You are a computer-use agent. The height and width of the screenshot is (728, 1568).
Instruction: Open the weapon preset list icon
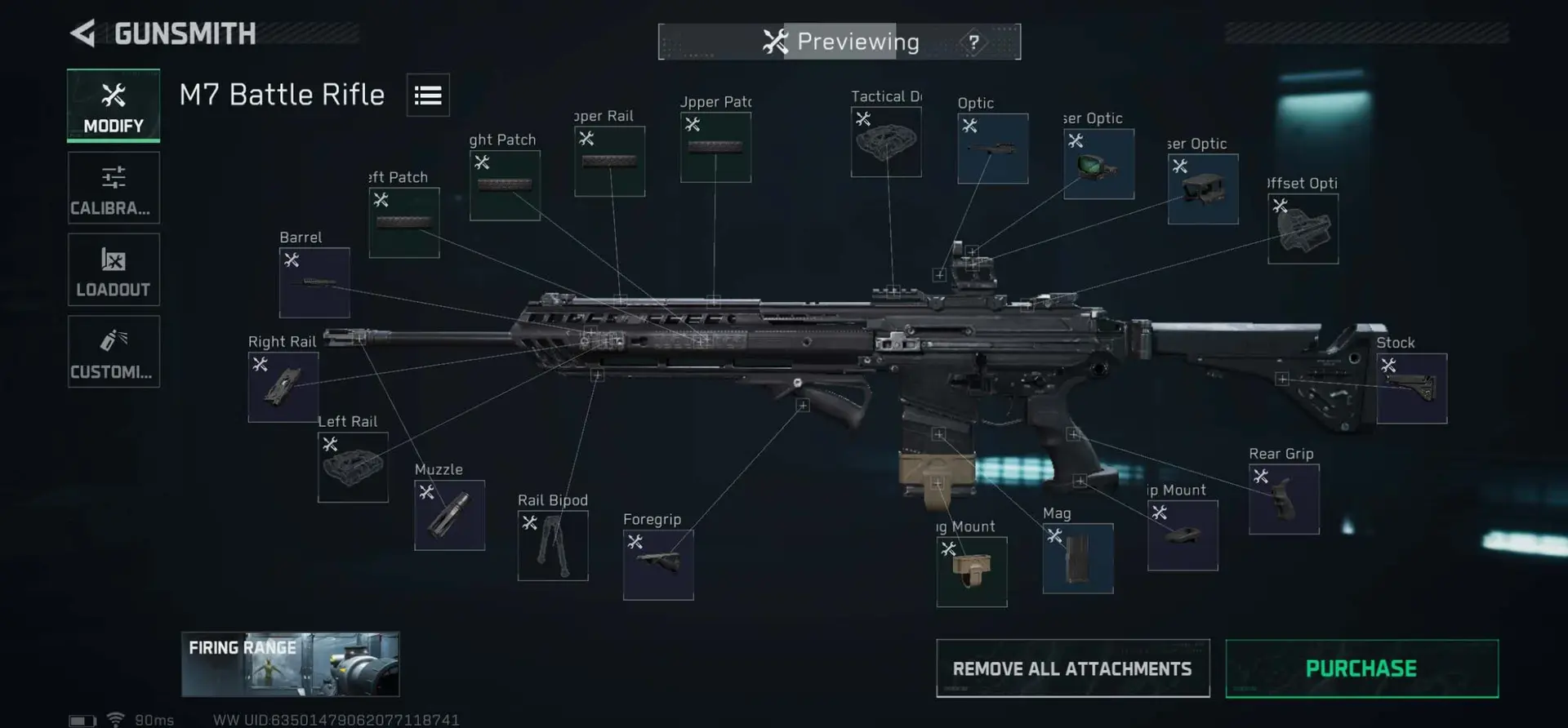(x=428, y=94)
